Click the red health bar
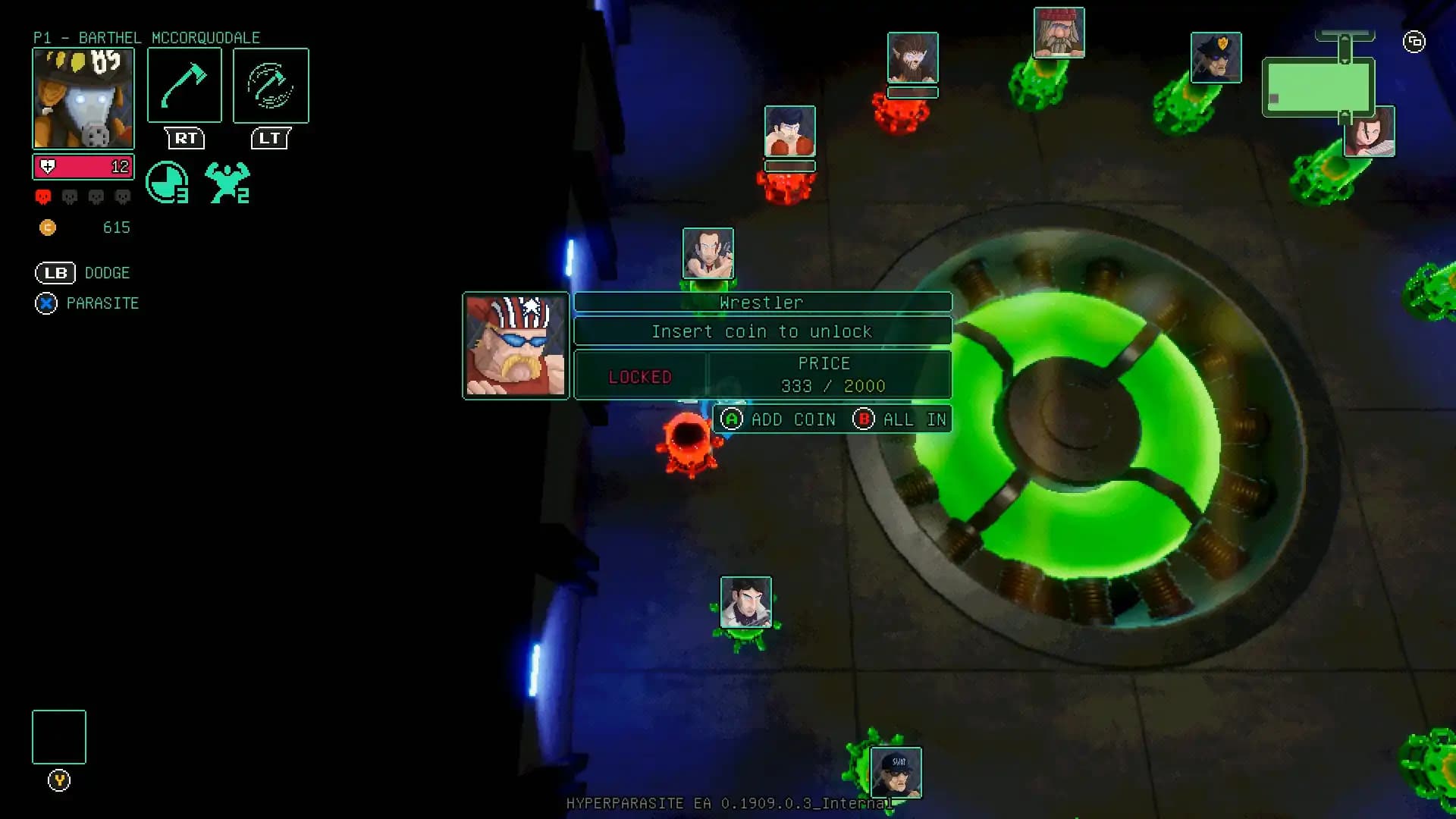 pos(83,167)
